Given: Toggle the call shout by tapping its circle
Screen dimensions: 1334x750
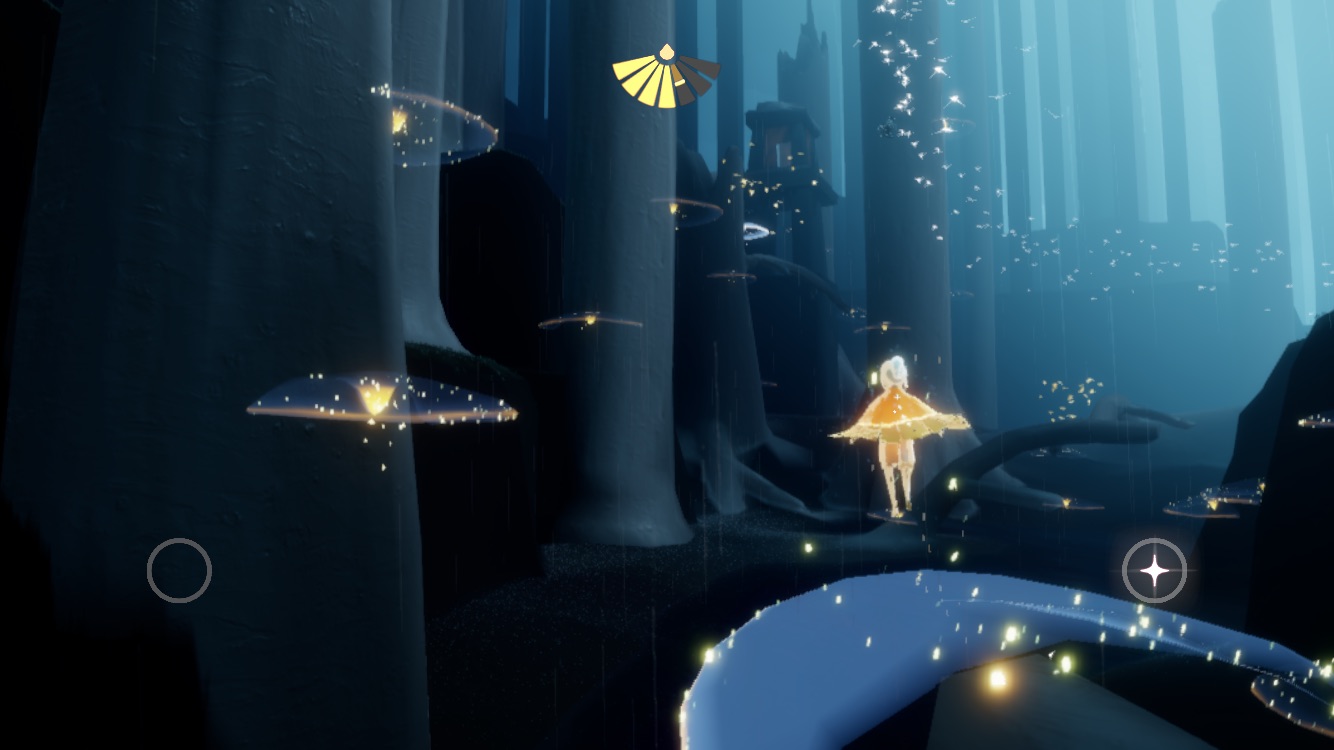Looking at the screenshot, I should pyautogui.click(x=1155, y=570).
